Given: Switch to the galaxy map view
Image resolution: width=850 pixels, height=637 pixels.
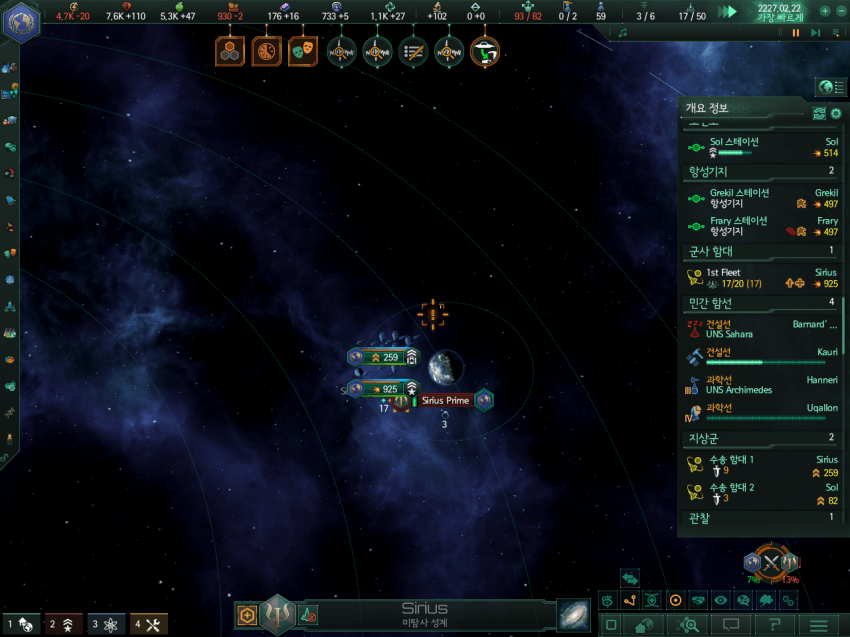Looking at the screenshot, I should 574,614.
